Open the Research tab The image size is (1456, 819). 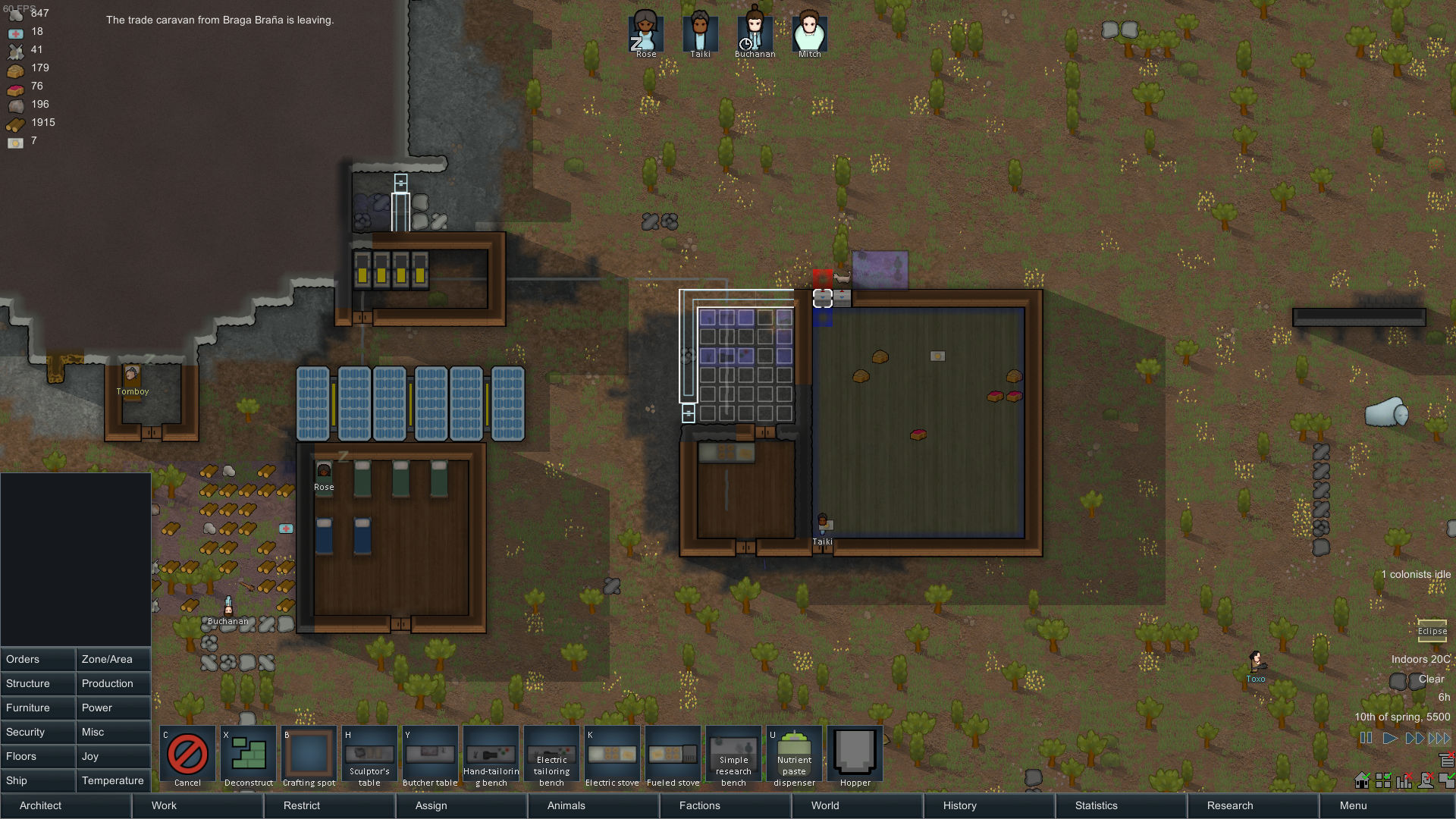coord(1253,805)
